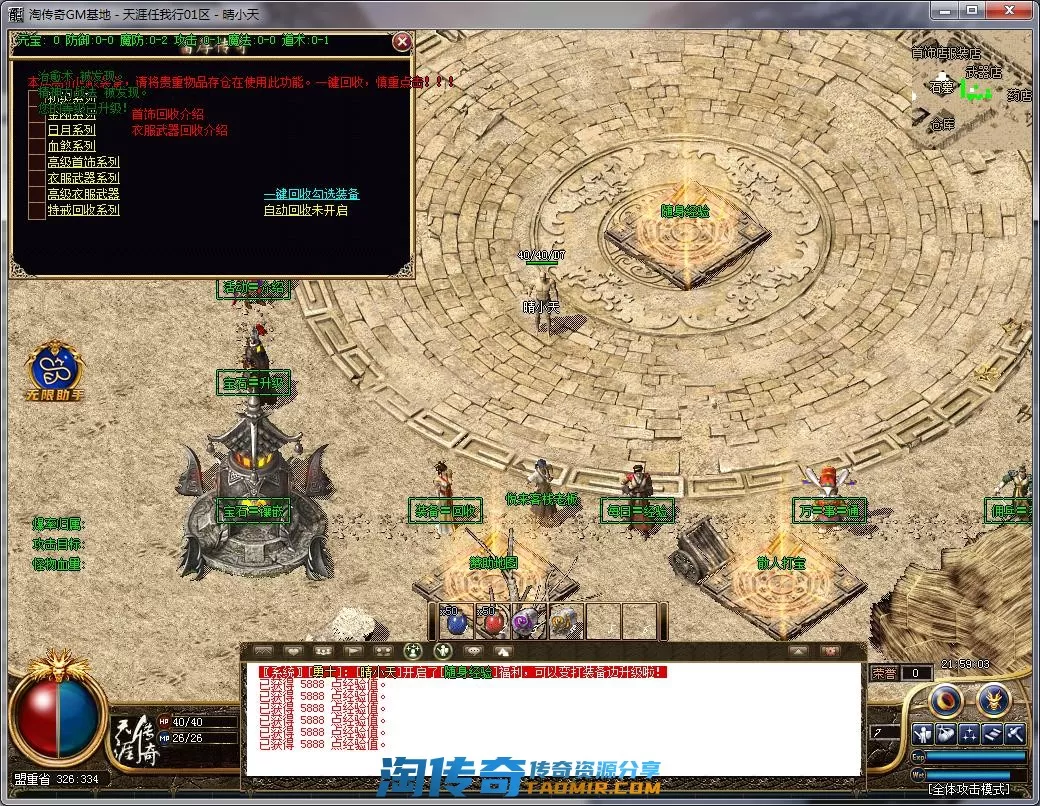Open the 衣服武器系列 recycle entry

click(83, 178)
